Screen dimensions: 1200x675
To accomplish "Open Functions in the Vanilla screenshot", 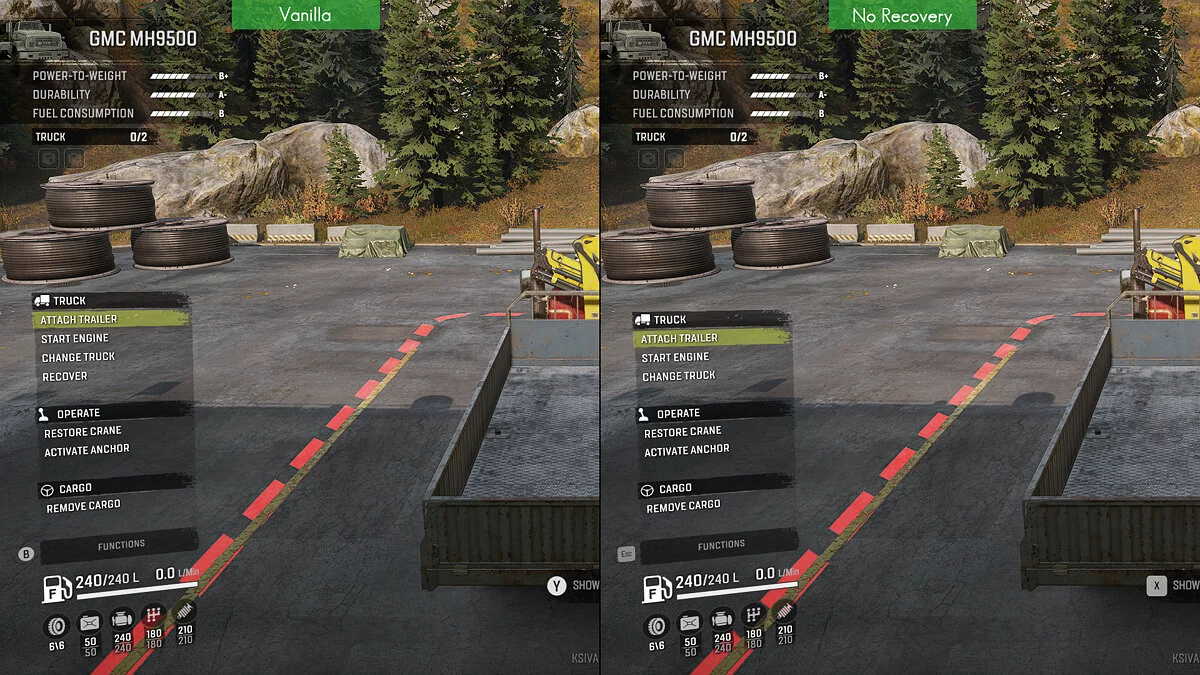I will click(x=121, y=545).
